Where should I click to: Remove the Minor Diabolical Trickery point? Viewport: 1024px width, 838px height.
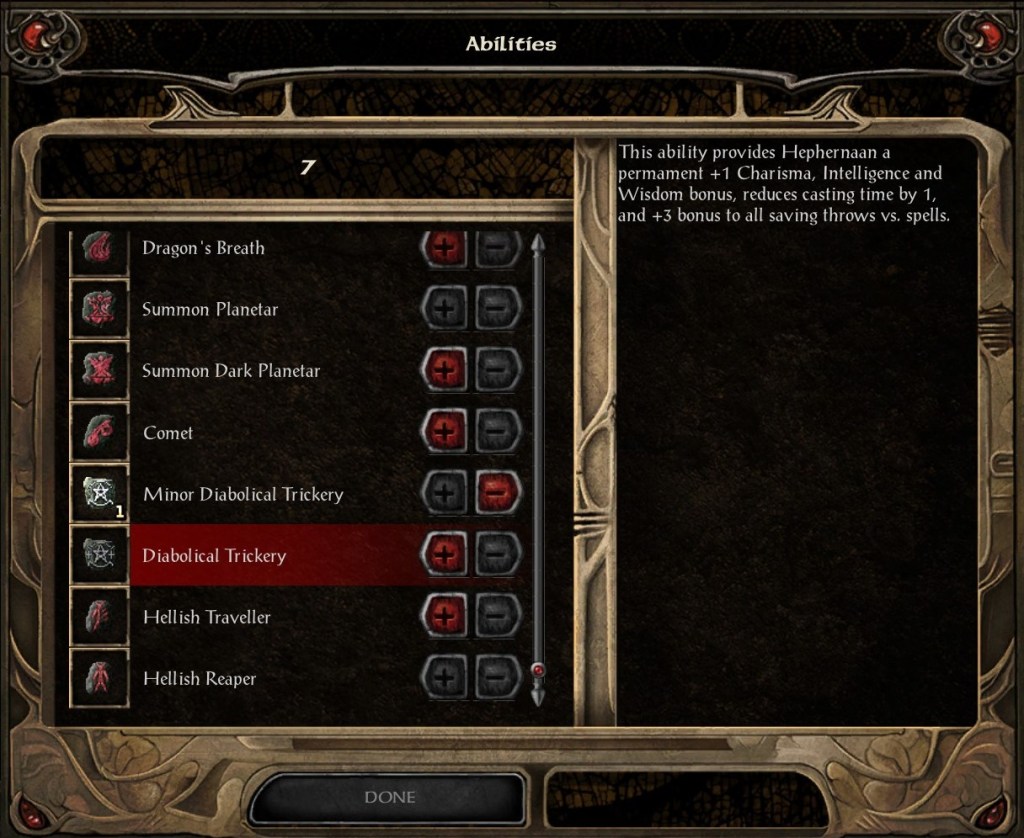(x=497, y=494)
